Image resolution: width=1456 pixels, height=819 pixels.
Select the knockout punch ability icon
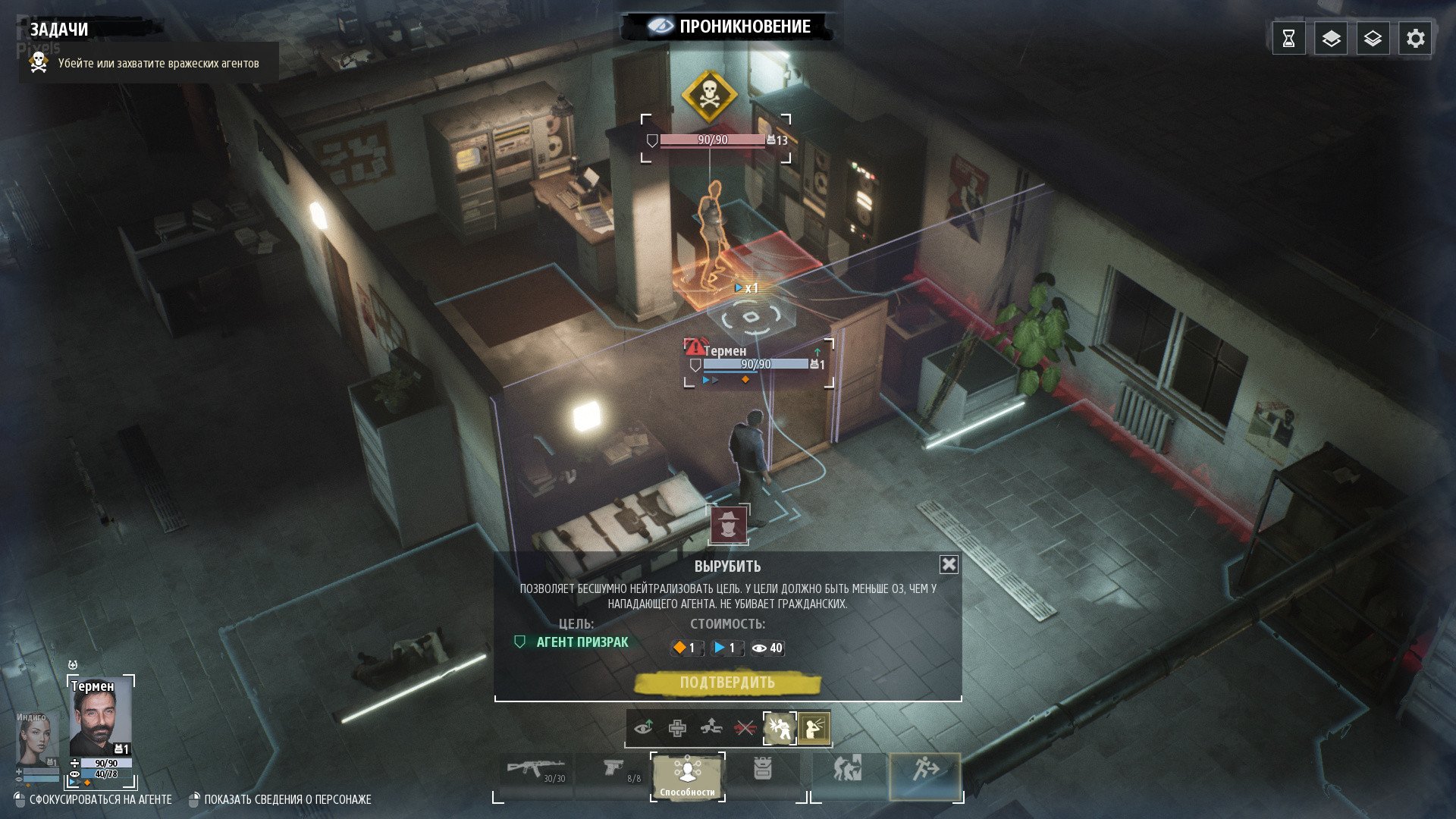click(x=779, y=728)
